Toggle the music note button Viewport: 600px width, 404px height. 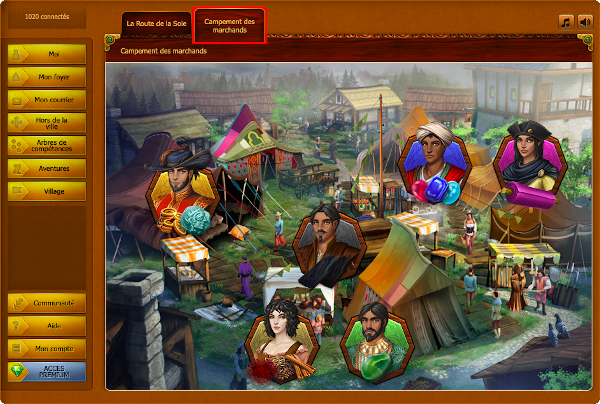pyautogui.click(x=566, y=21)
